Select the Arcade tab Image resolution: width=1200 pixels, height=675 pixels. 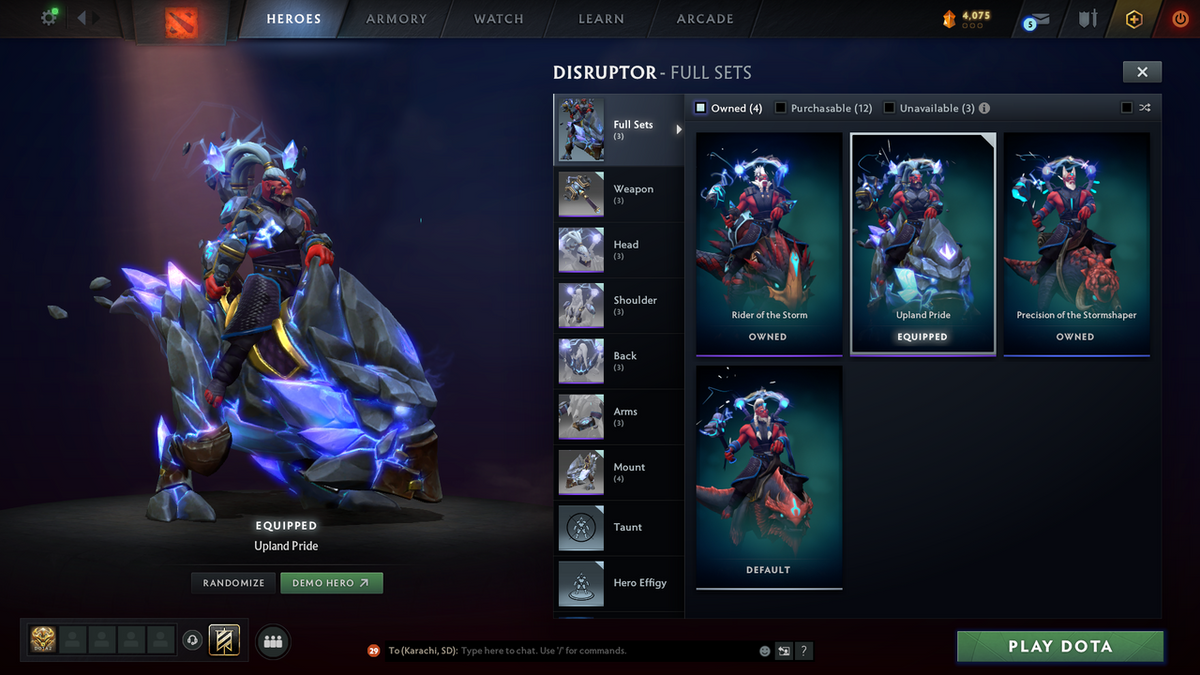(x=705, y=19)
